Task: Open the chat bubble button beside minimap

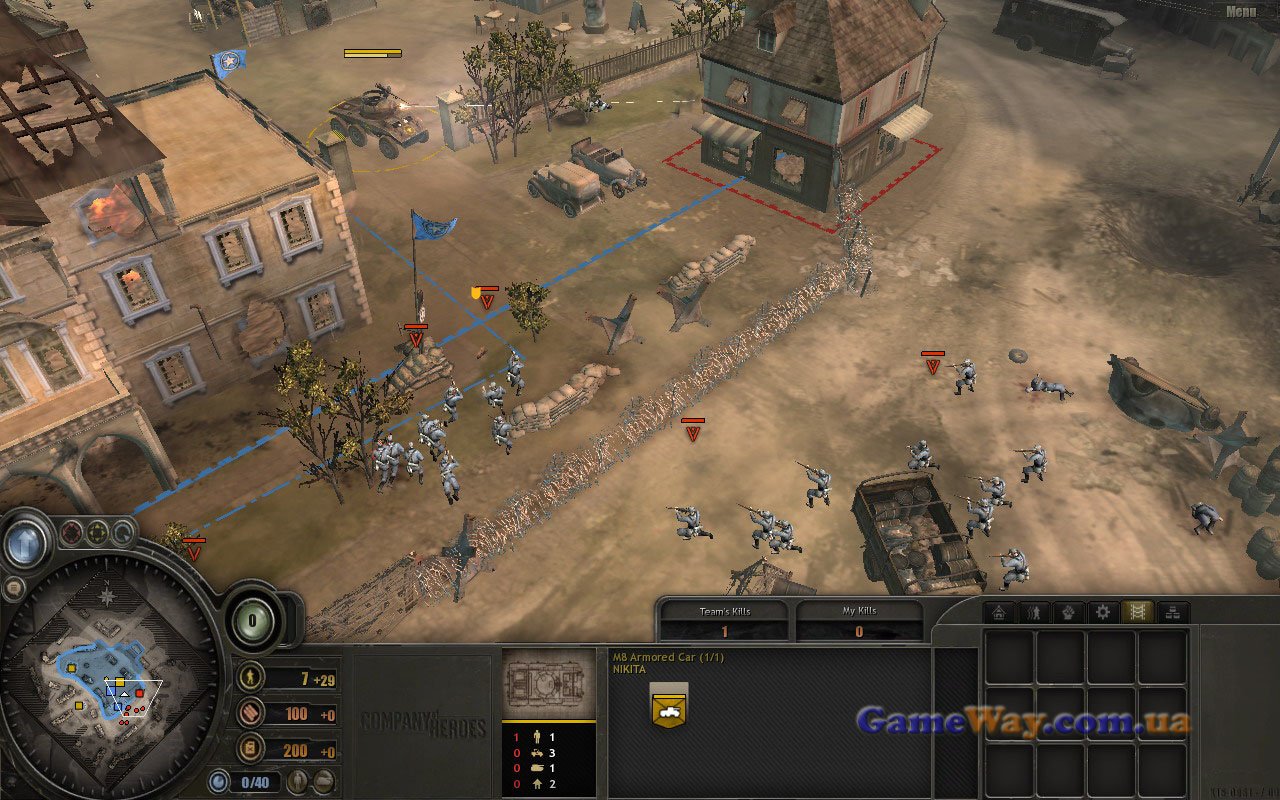Action: click(x=13, y=589)
